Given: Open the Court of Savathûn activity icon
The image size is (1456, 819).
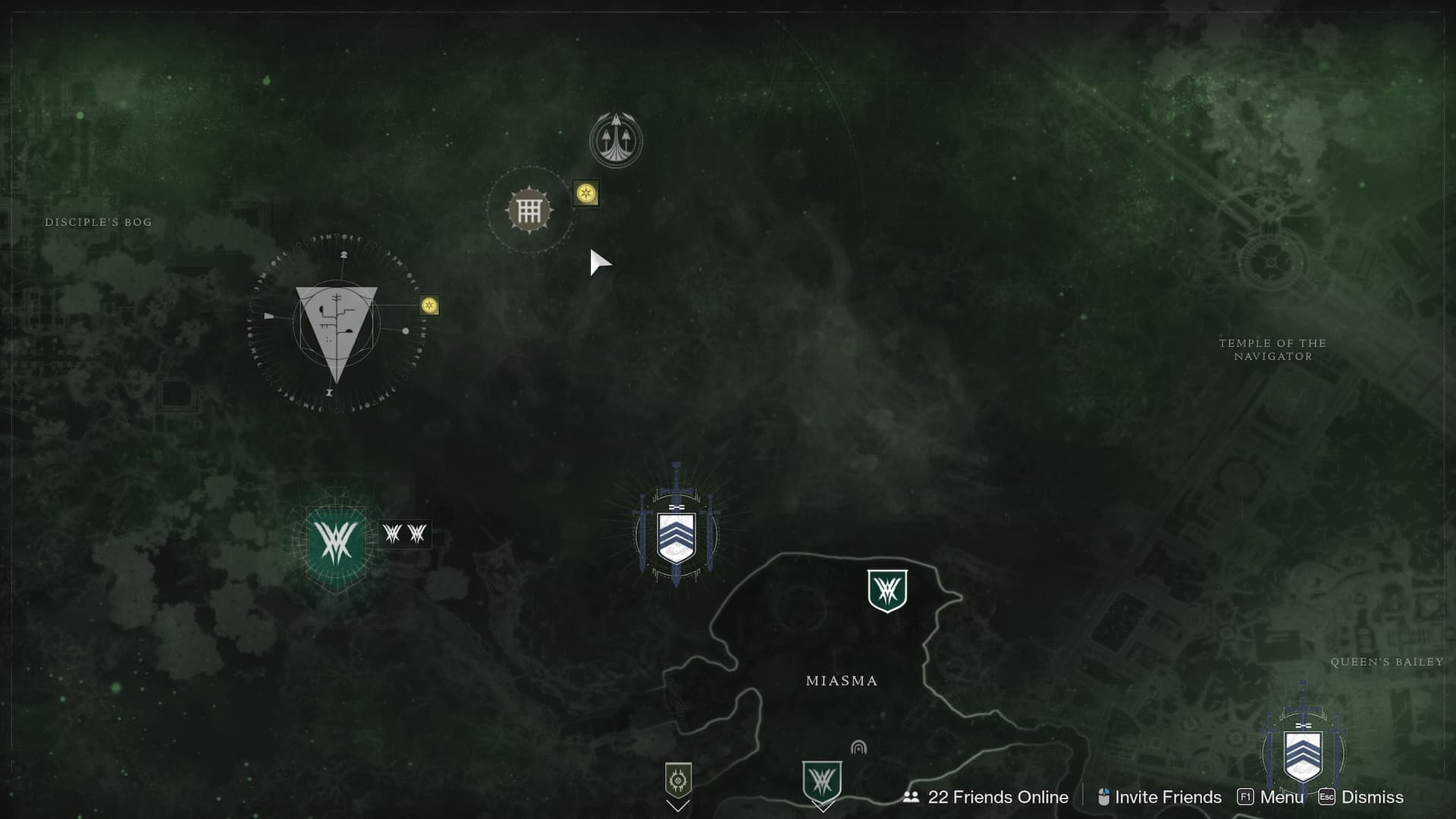Looking at the screenshot, I should tap(529, 210).
